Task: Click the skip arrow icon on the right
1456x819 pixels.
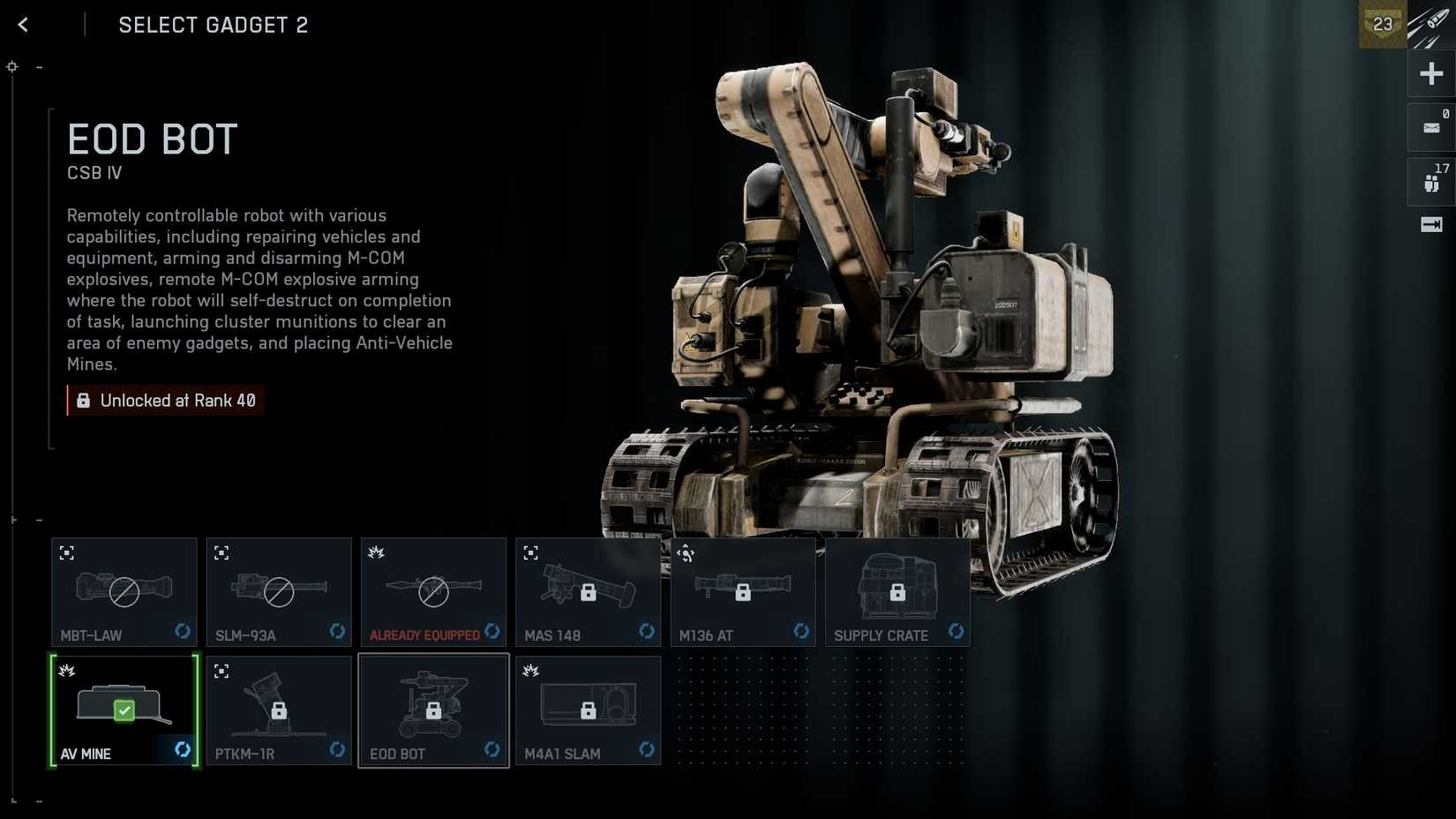Action: 1431,225
